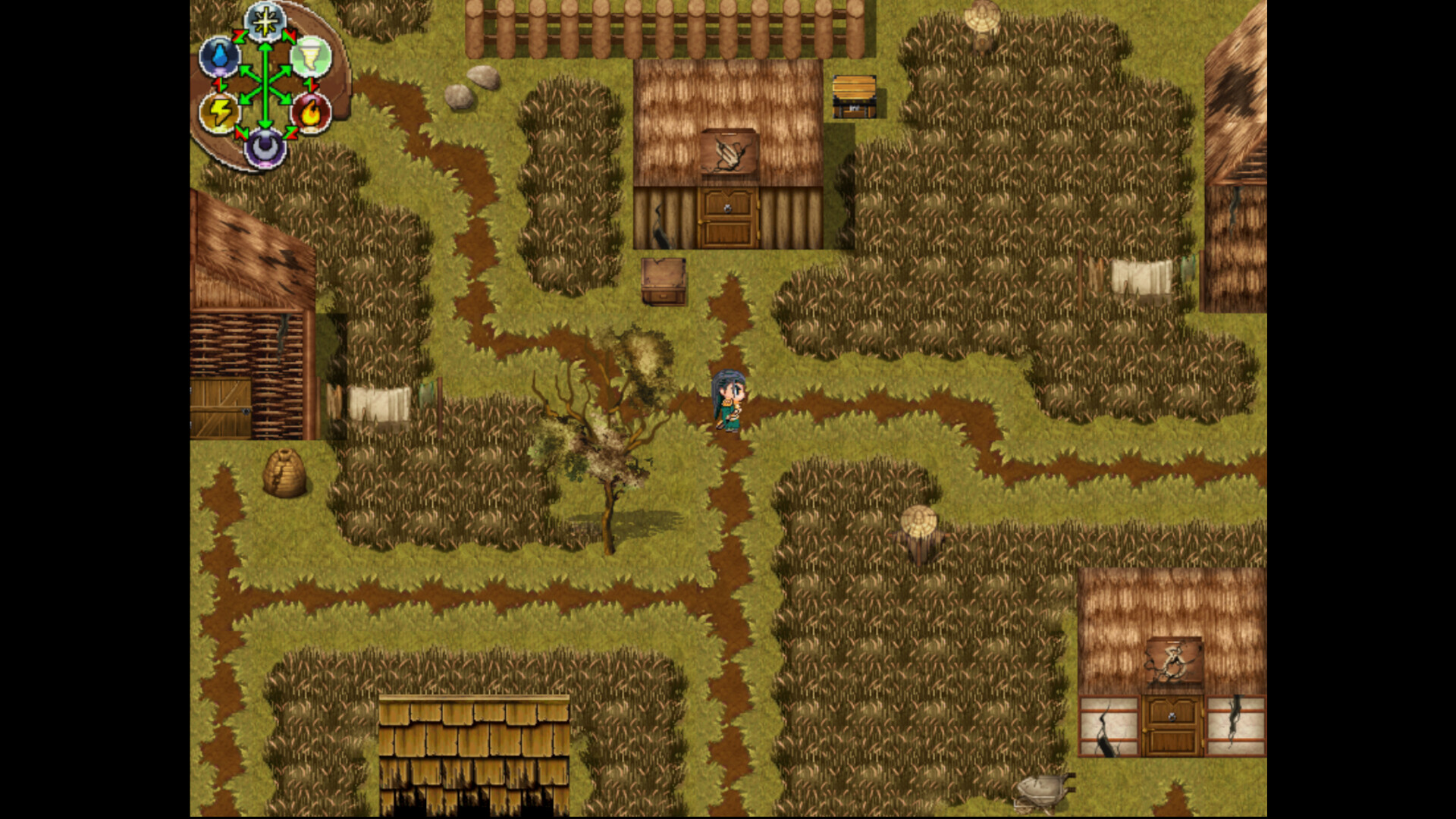The image size is (1456, 819).
Task: Toggle the indicator between Light and Water
Action: point(238,35)
